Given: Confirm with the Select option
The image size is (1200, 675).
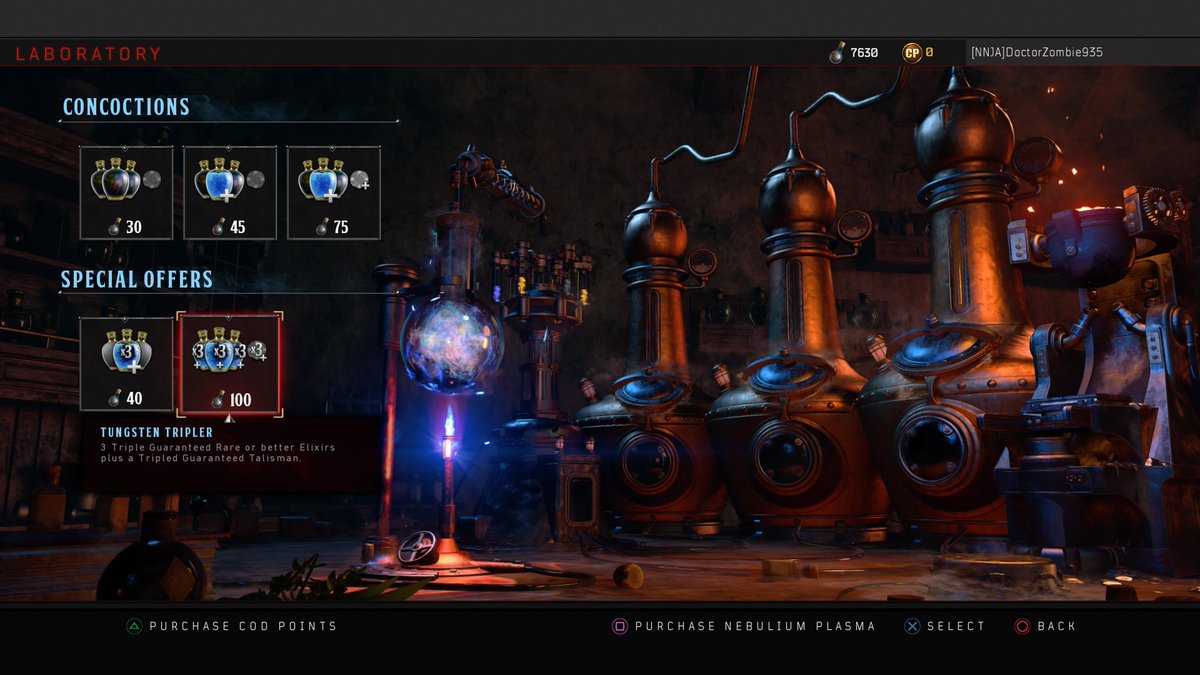Looking at the screenshot, I should pyautogui.click(x=945, y=626).
